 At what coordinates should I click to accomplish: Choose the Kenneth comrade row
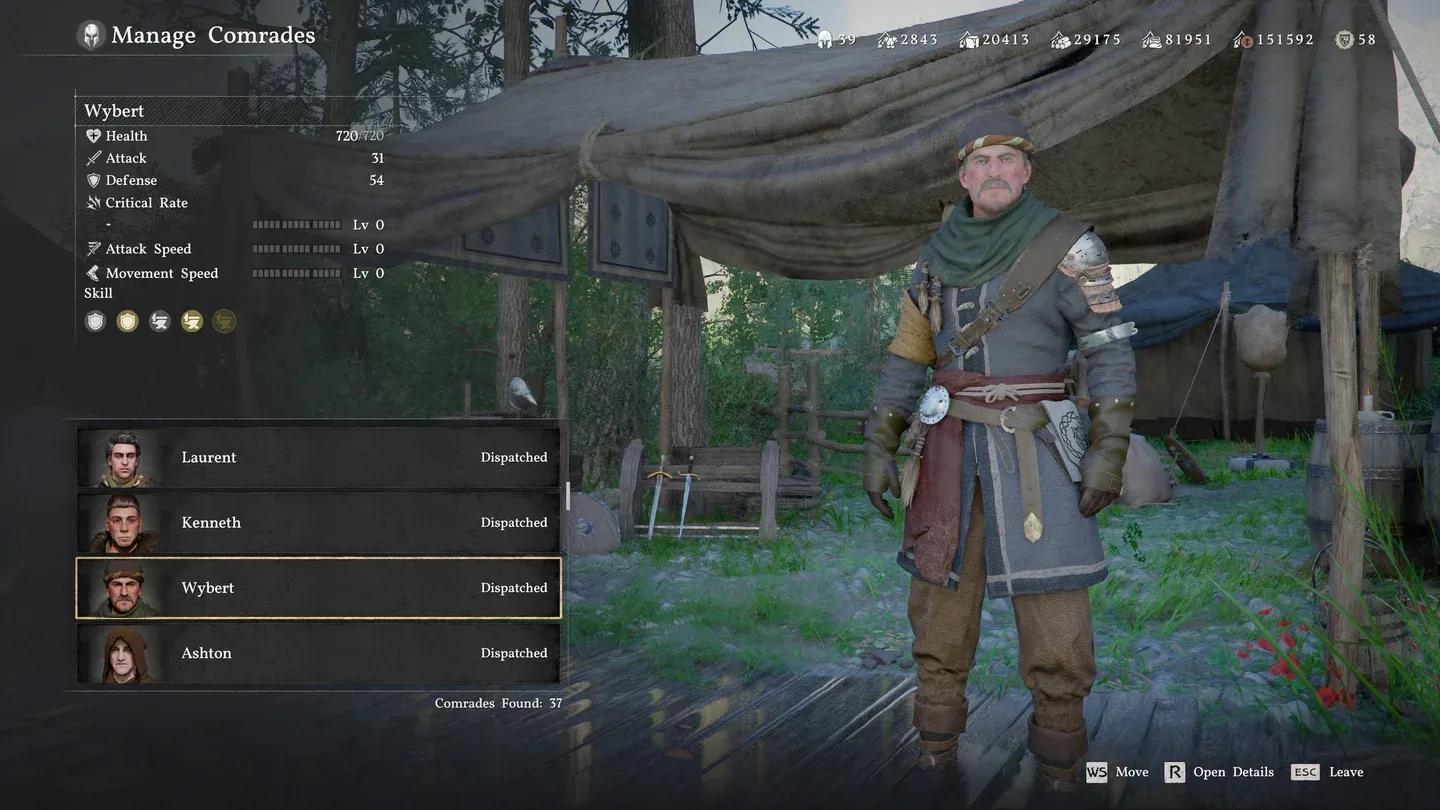tap(318, 523)
